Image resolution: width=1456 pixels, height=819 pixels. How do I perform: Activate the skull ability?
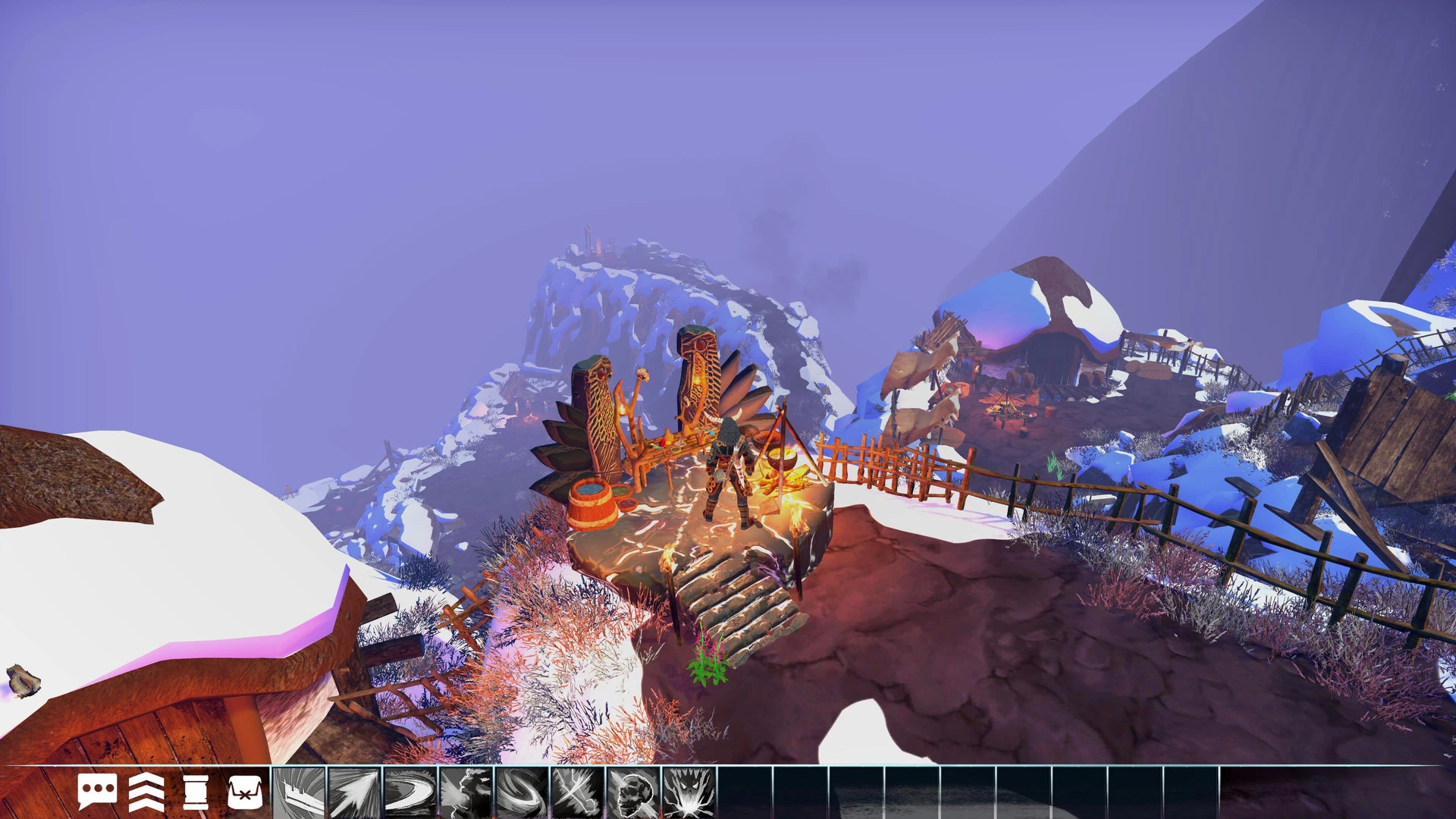[x=633, y=792]
